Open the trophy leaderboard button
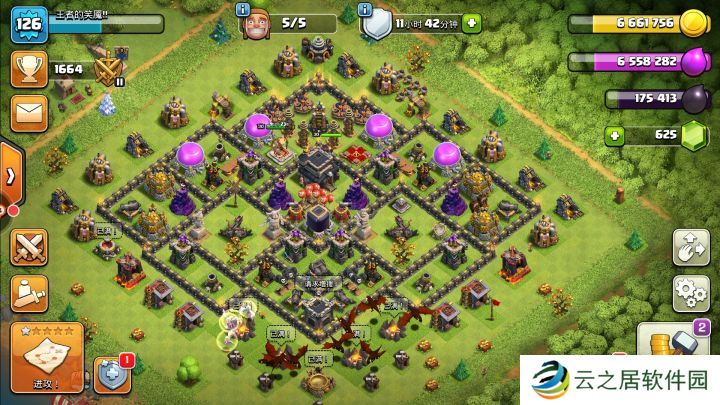The image size is (720, 405). [28, 68]
